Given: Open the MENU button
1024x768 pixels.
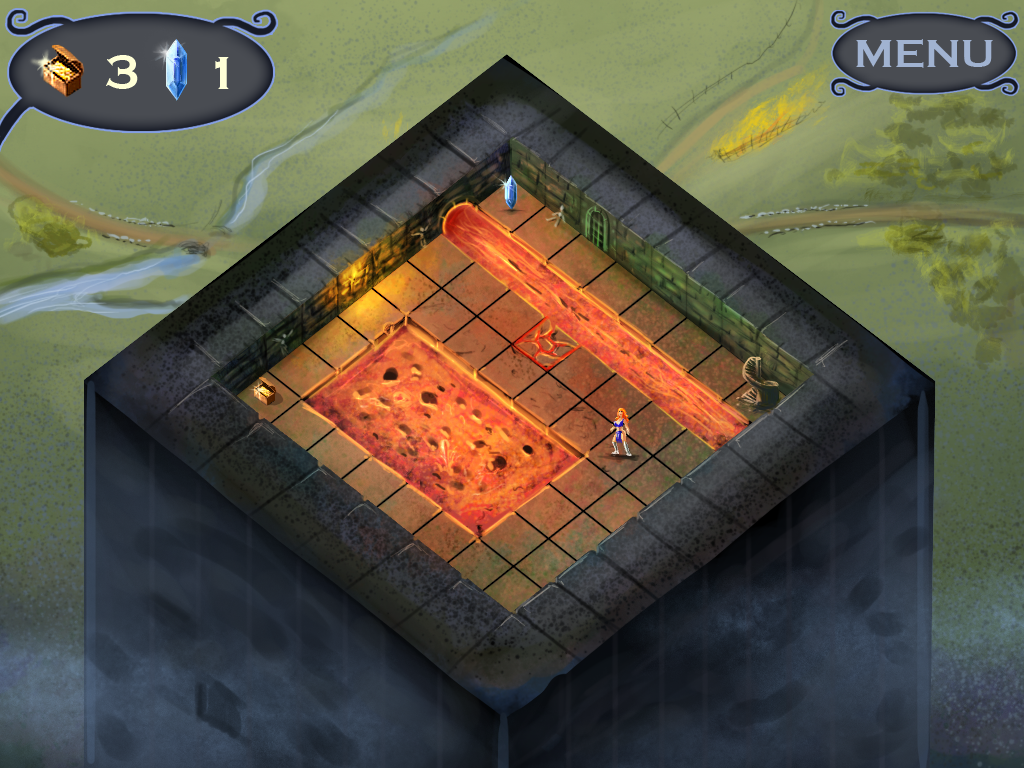Looking at the screenshot, I should 922,53.
